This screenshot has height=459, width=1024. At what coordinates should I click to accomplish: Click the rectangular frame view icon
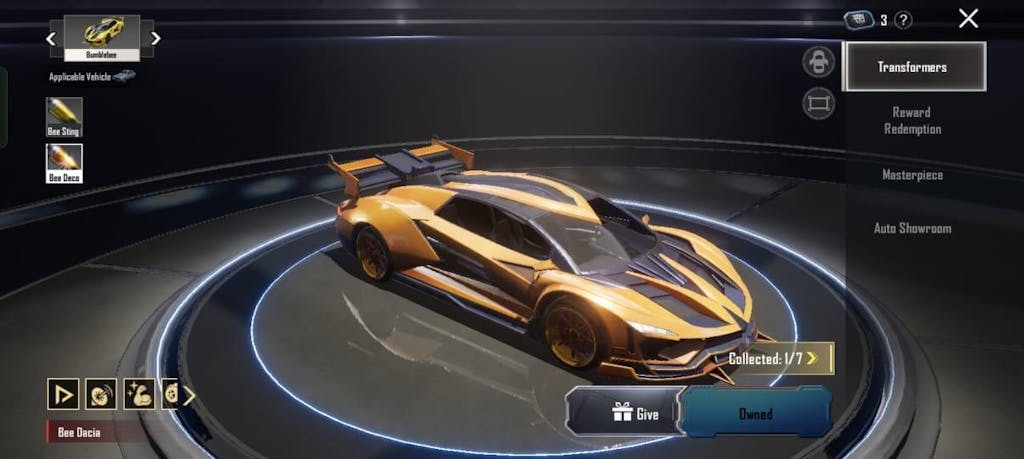819,103
